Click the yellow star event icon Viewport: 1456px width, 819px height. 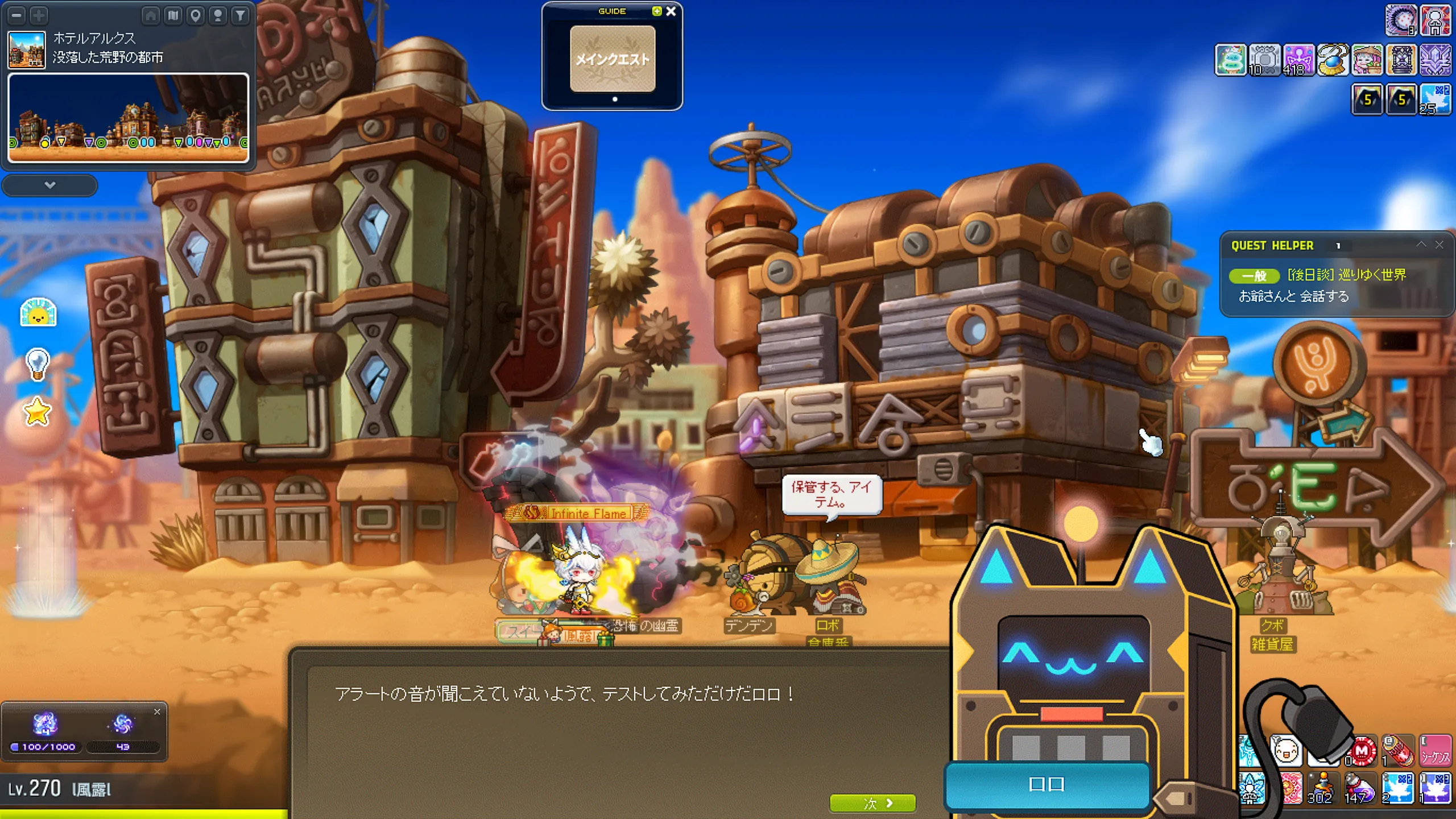click(38, 412)
